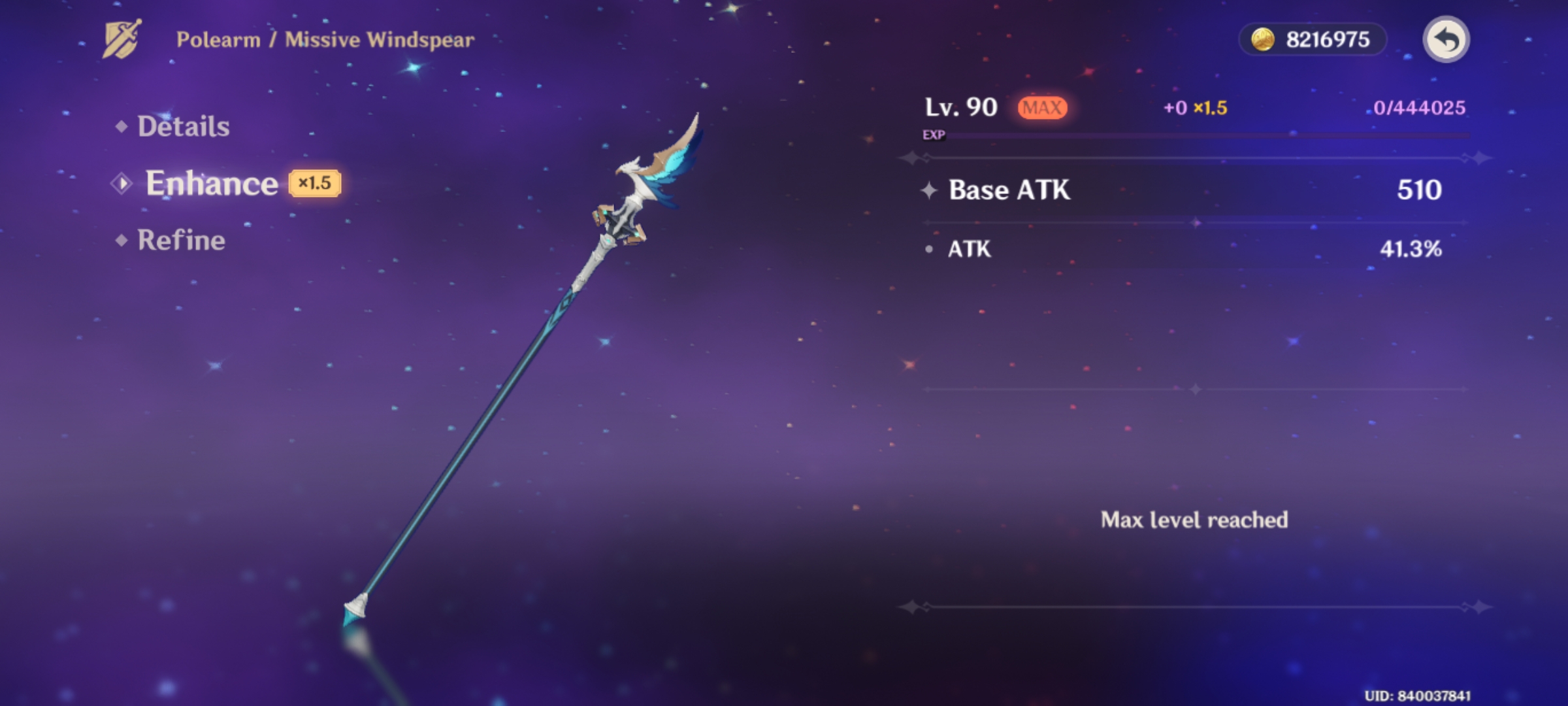1568x706 pixels.
Task: Switch to the Refine section
Action: coord(182,241)
